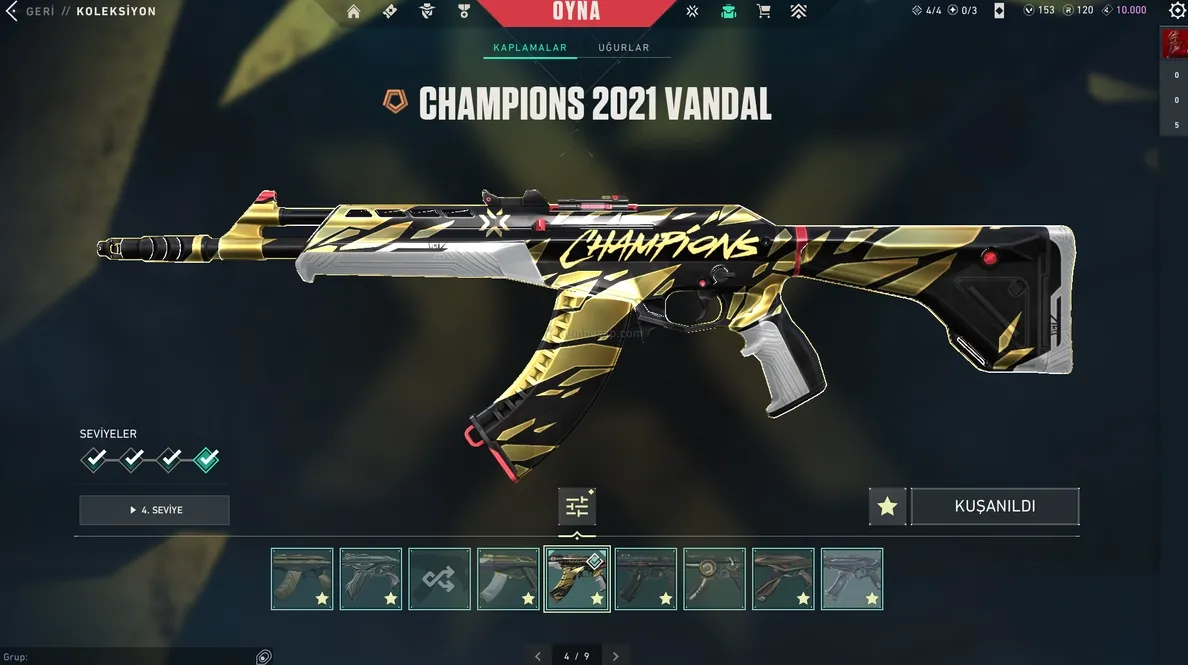Open the Valorant Points currency balance
Viewport: 1188px width, 665px height.
(x=1040, y=11)
